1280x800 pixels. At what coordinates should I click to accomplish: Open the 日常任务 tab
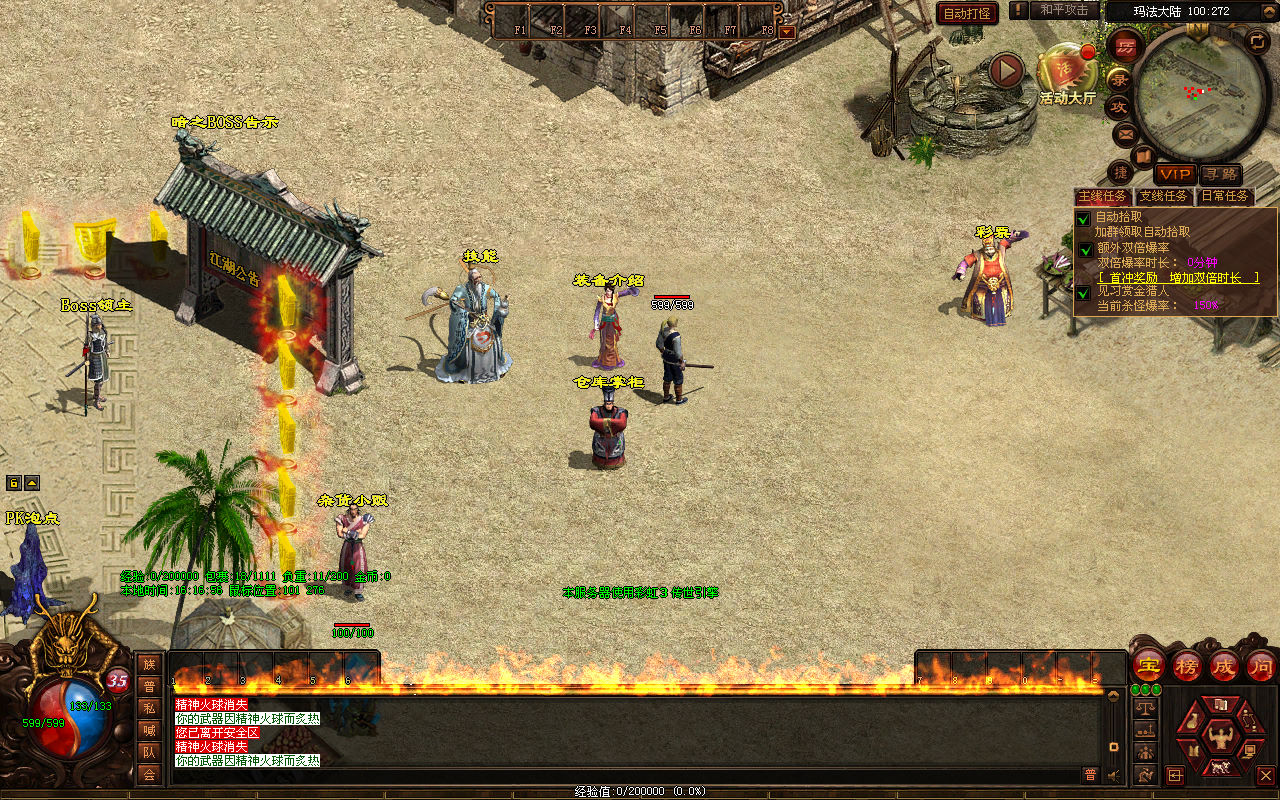pyautogui.click(x=1225, y=196)
